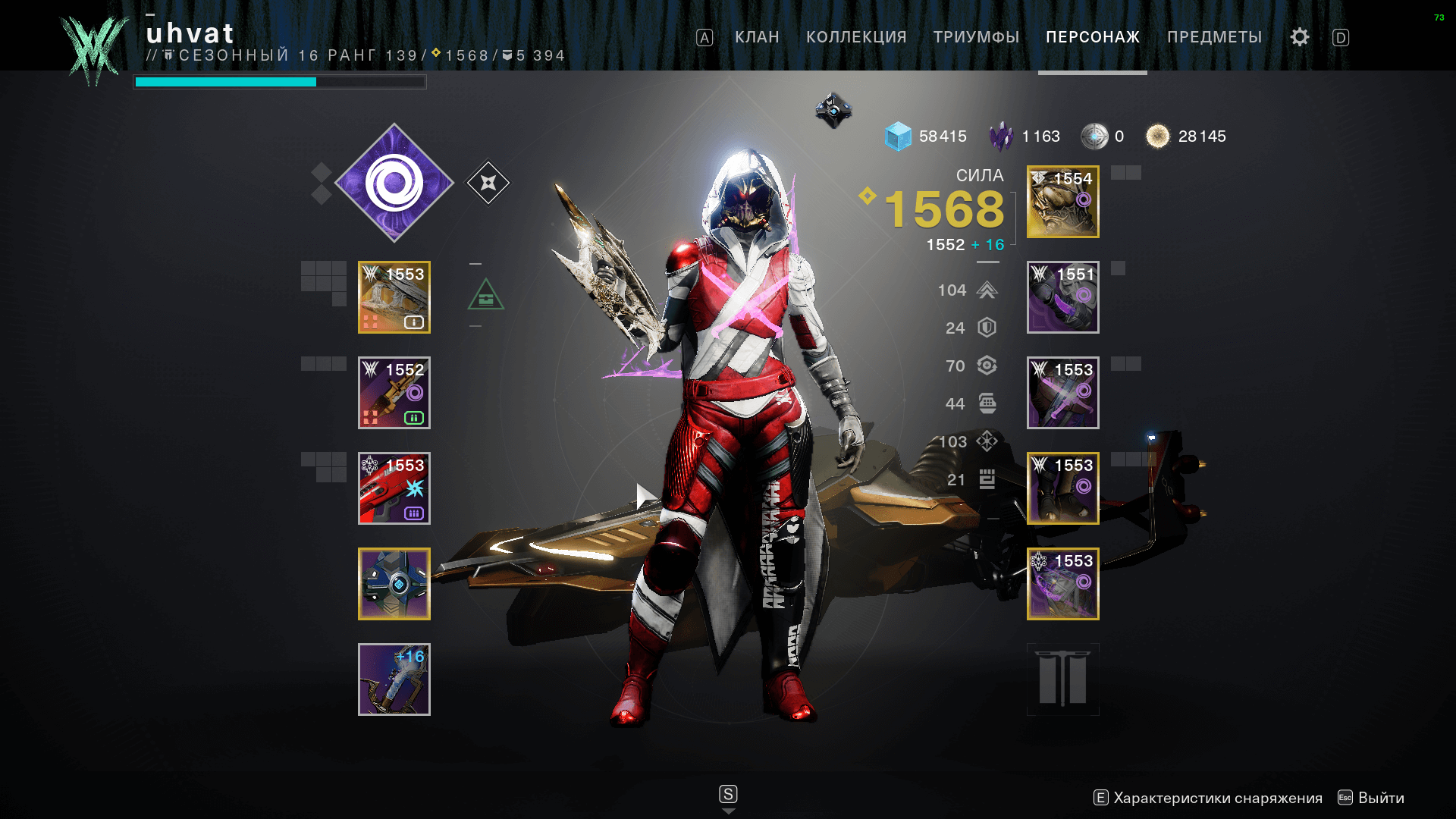Open the settings gear icon

click(1298, 36)
